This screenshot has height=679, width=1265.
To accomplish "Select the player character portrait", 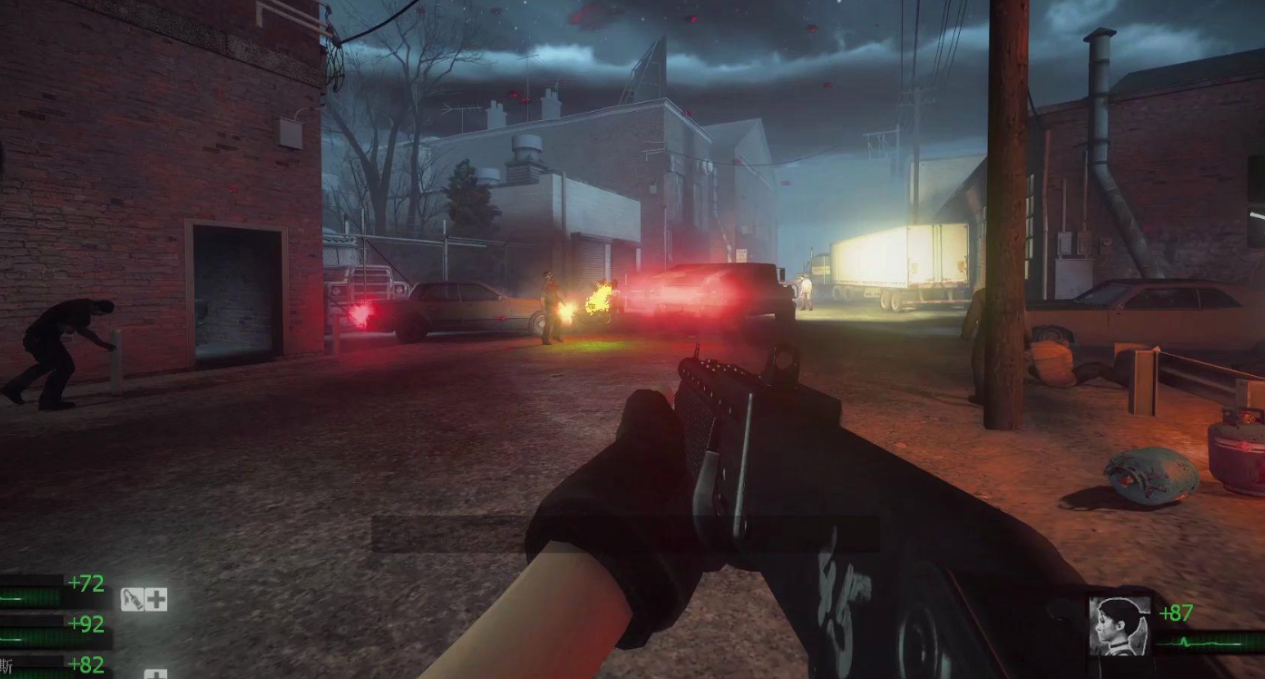I will pyautogui.click(x=1119, y=625).
